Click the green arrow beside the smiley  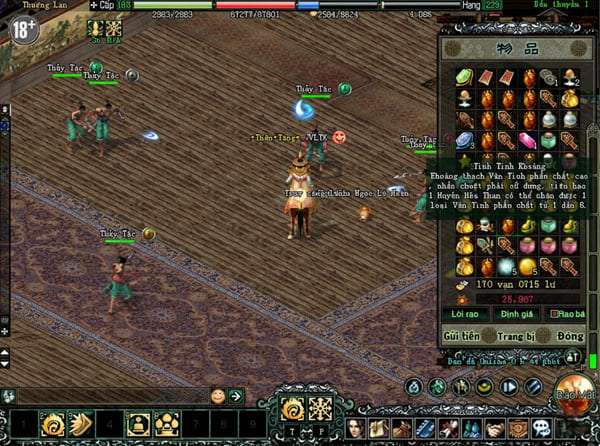(236, 396)
